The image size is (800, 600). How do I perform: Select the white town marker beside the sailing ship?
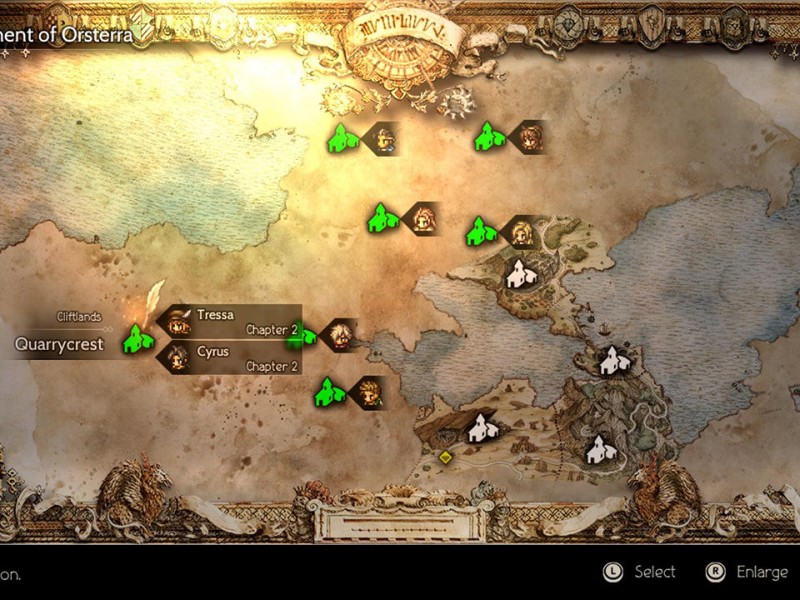click(613, 361)
